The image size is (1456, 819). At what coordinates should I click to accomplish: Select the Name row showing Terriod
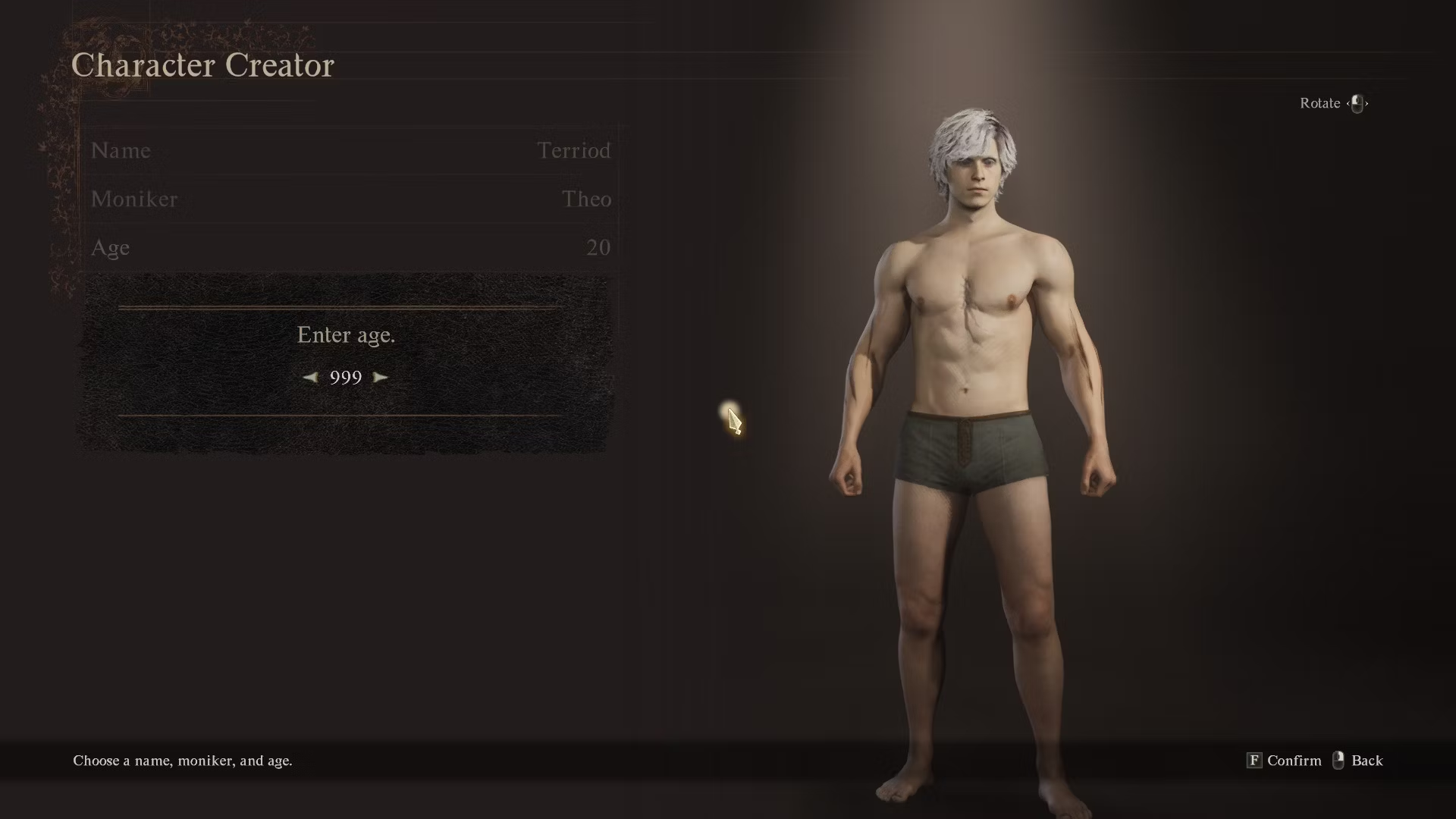(x=350, y=150)
